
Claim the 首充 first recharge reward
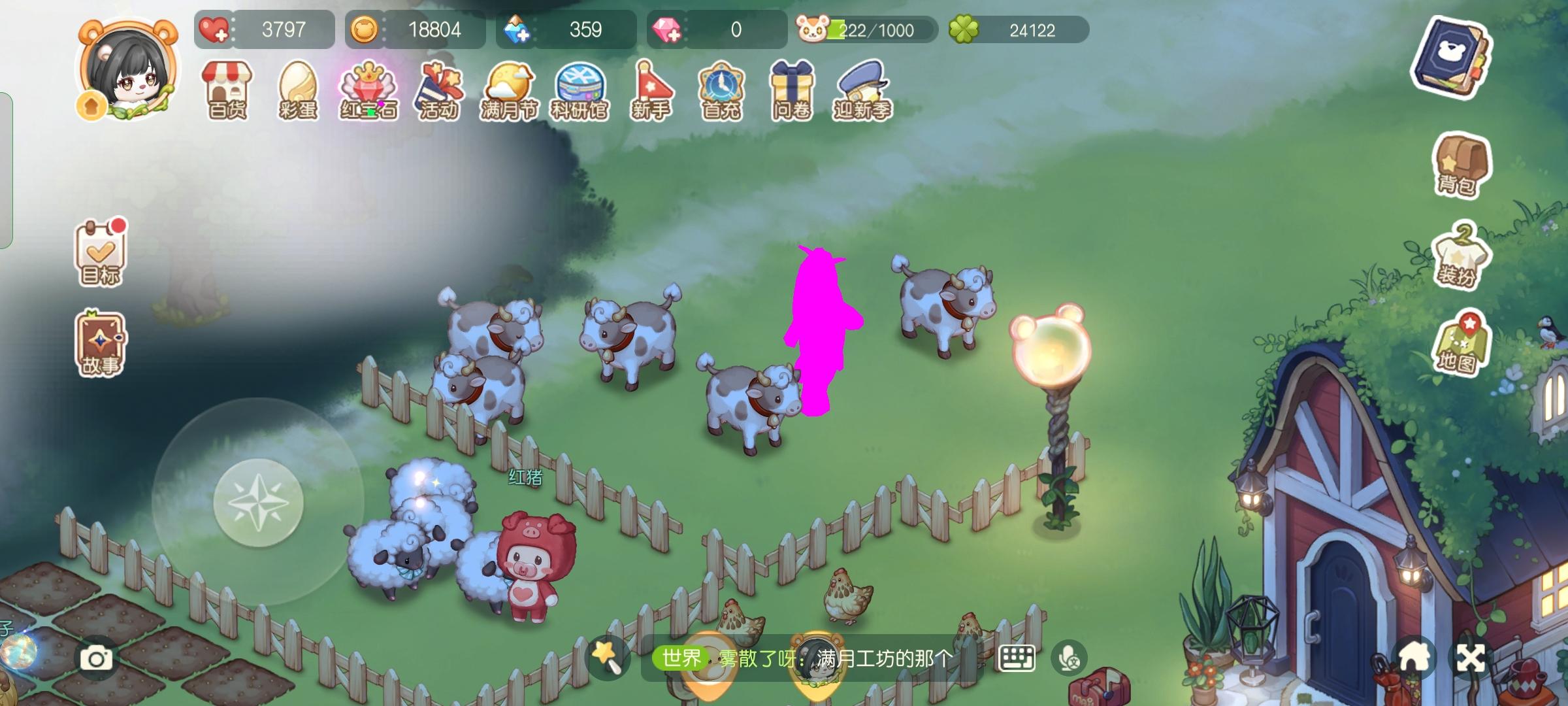(722, 90)
